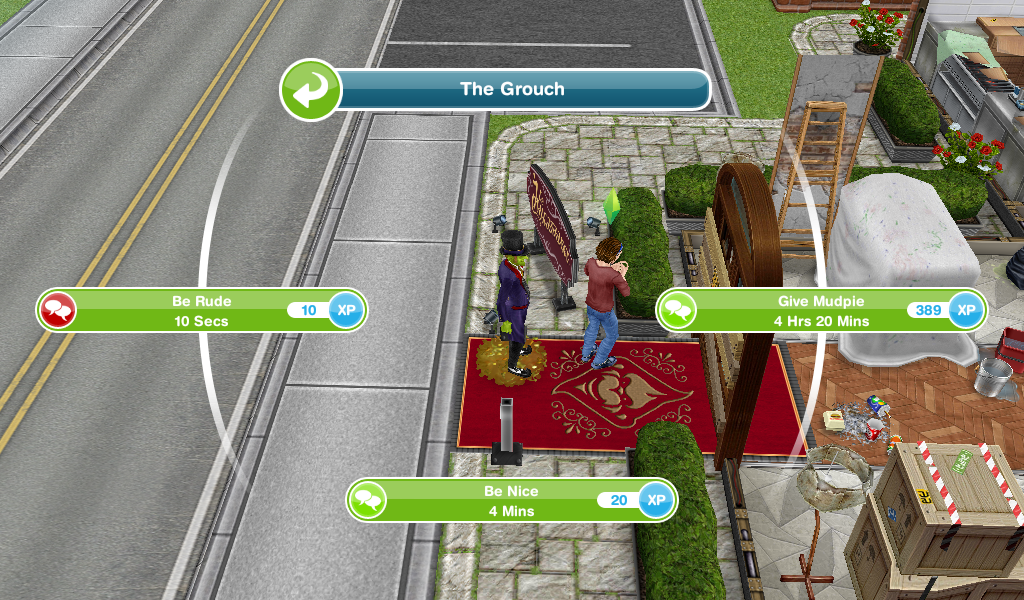This screenshot has width=1024, height=600.
Task: Choose the Be Rude interaction
Action: 200,310
